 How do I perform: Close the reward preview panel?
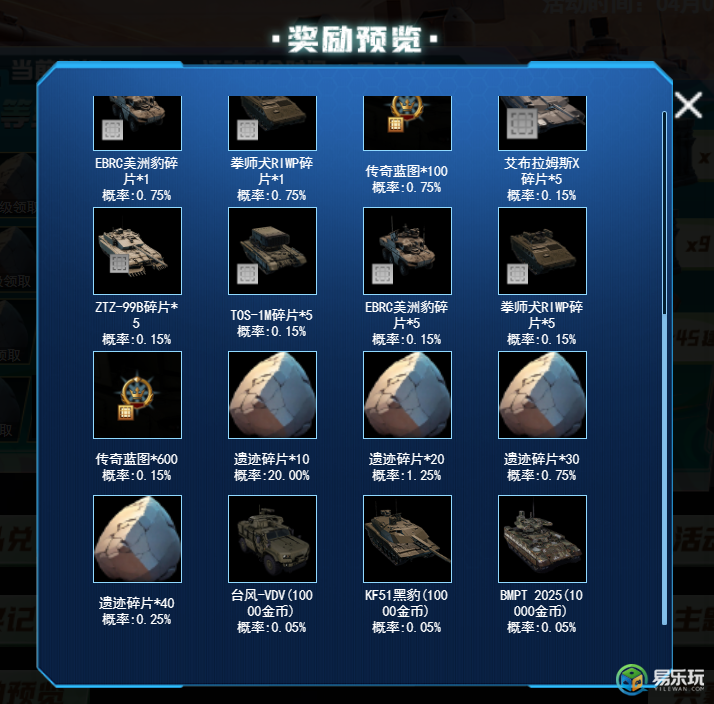pyautogui.click(x=688, y=105)
